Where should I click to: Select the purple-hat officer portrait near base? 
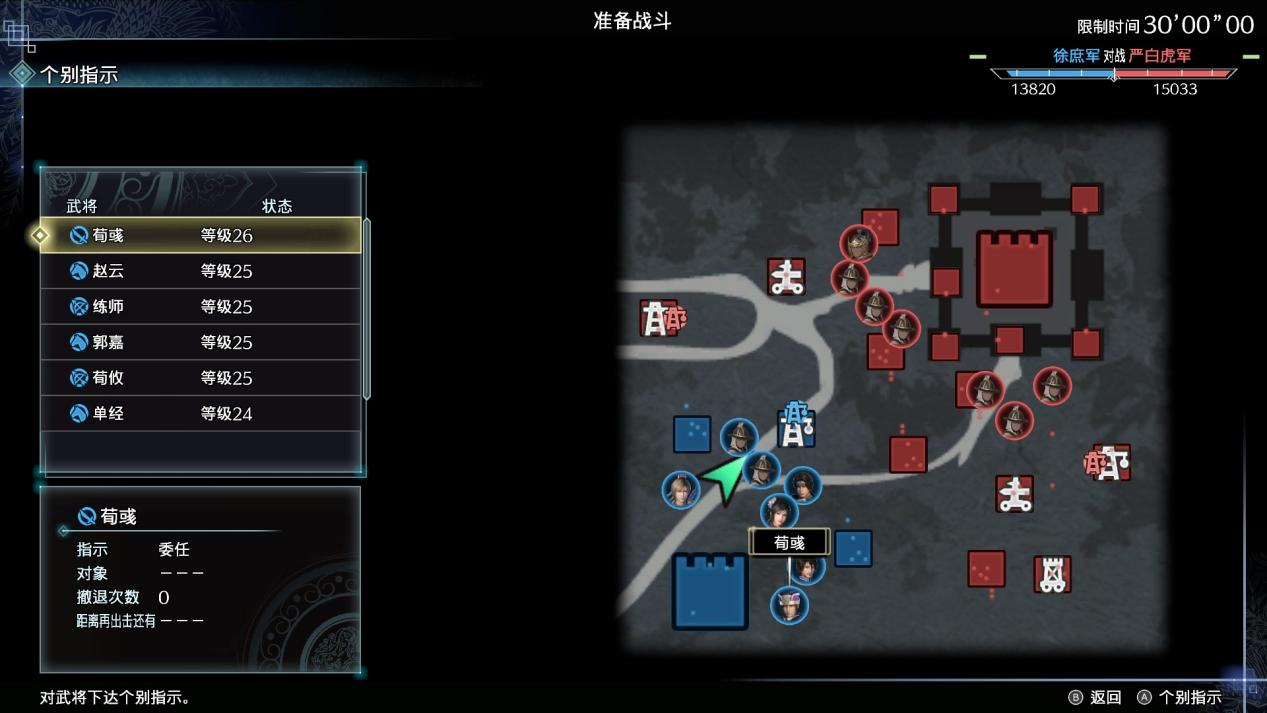(x=789, y=604)
